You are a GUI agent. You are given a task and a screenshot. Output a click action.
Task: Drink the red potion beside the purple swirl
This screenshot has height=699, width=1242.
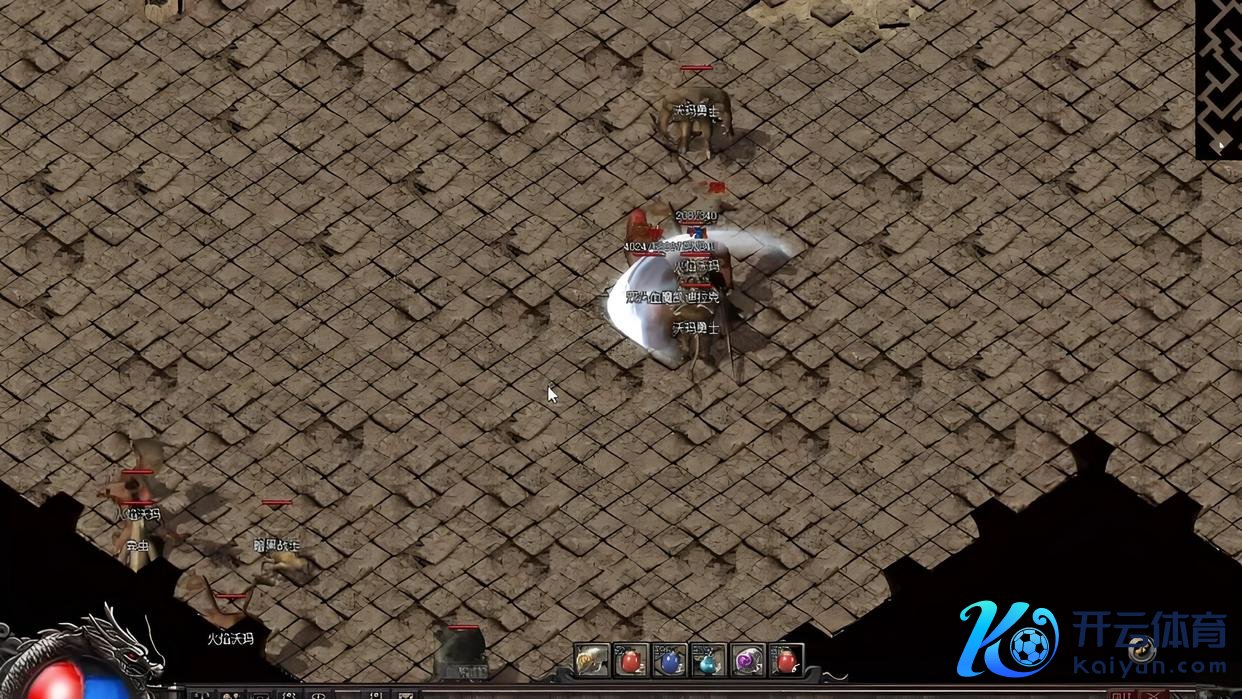(786, 660)
